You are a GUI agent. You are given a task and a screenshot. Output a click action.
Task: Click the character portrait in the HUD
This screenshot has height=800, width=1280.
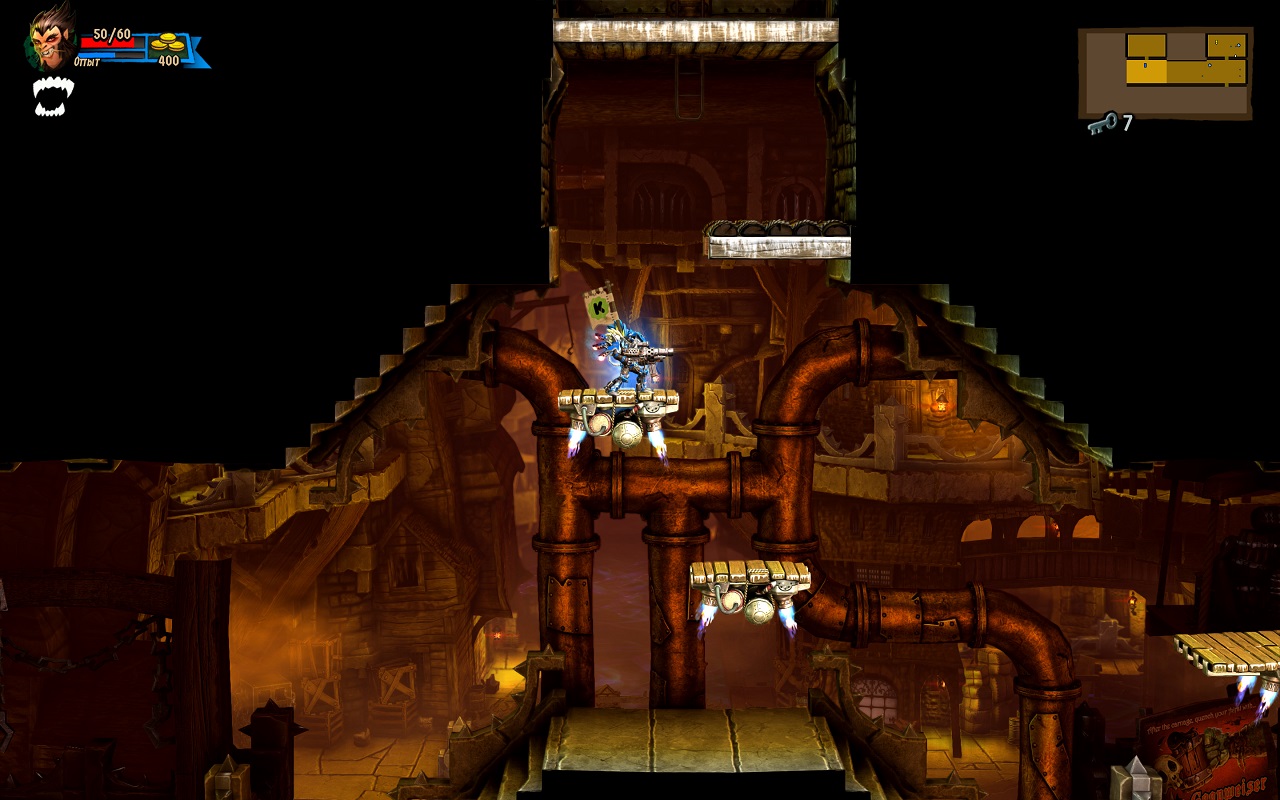coord(50,38)
